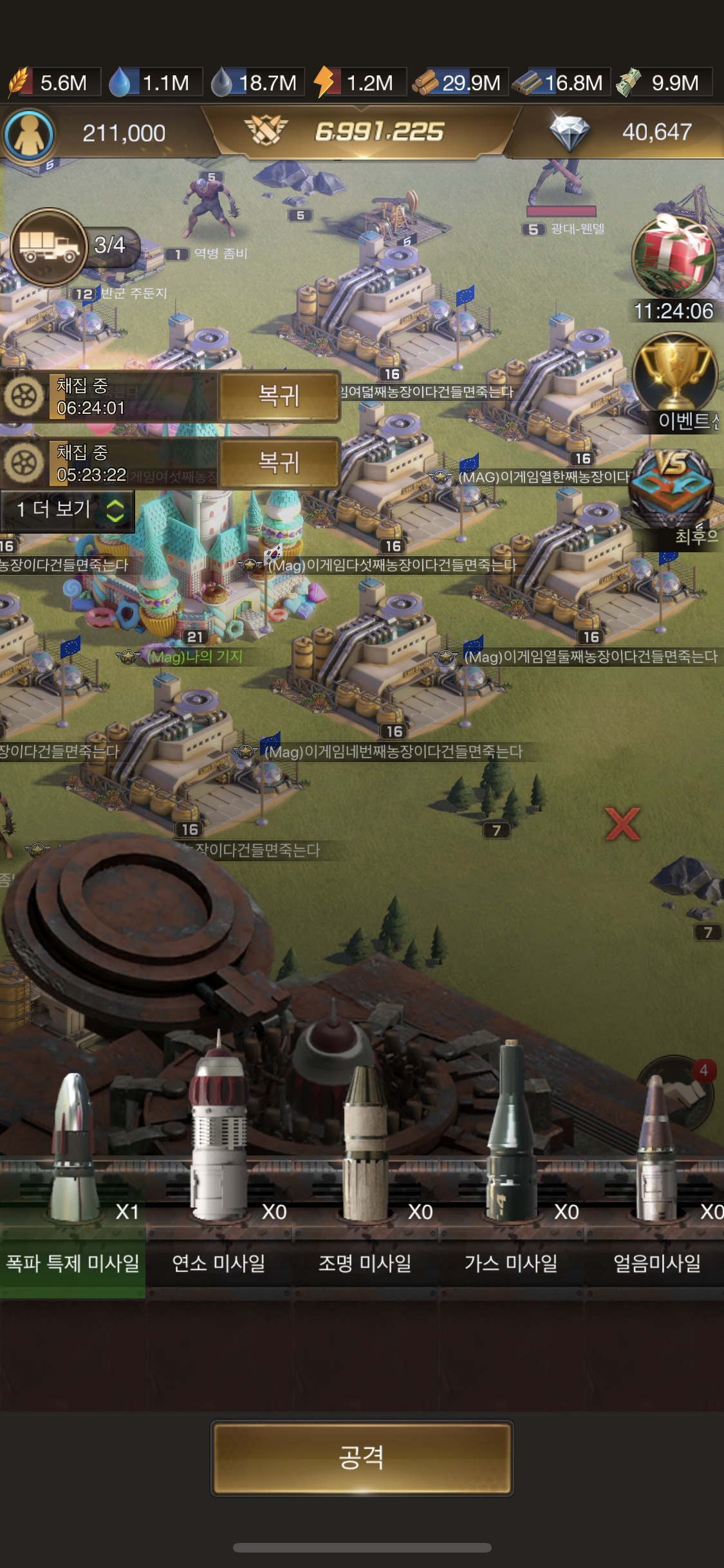Image resolution: width=724 pixels, height=1568 pixels.
Task: Recall the troops gathering for 05:23:22
Action: click(279, 463)
